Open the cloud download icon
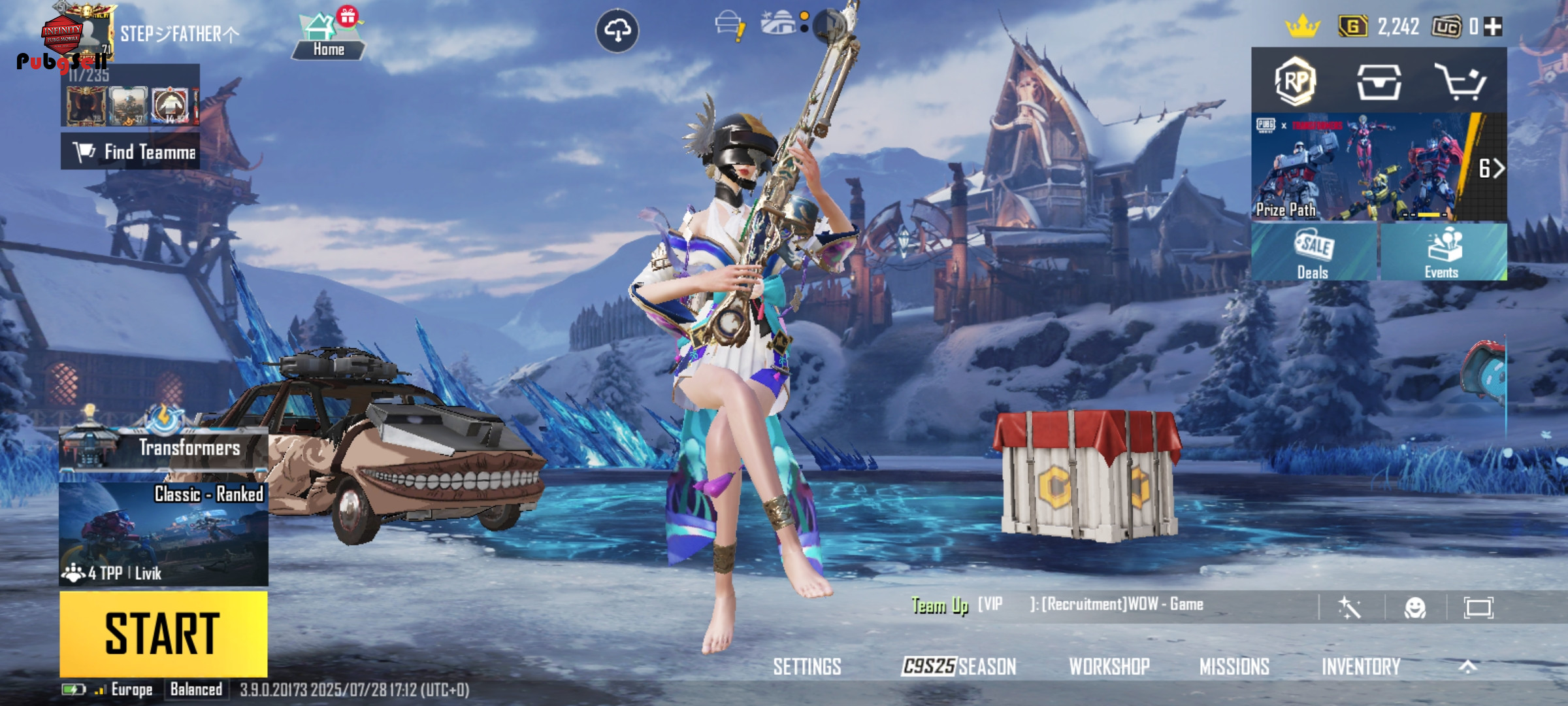Viewport: 1568px width, 706px height. pyautogui.click(x=617, y=31)
